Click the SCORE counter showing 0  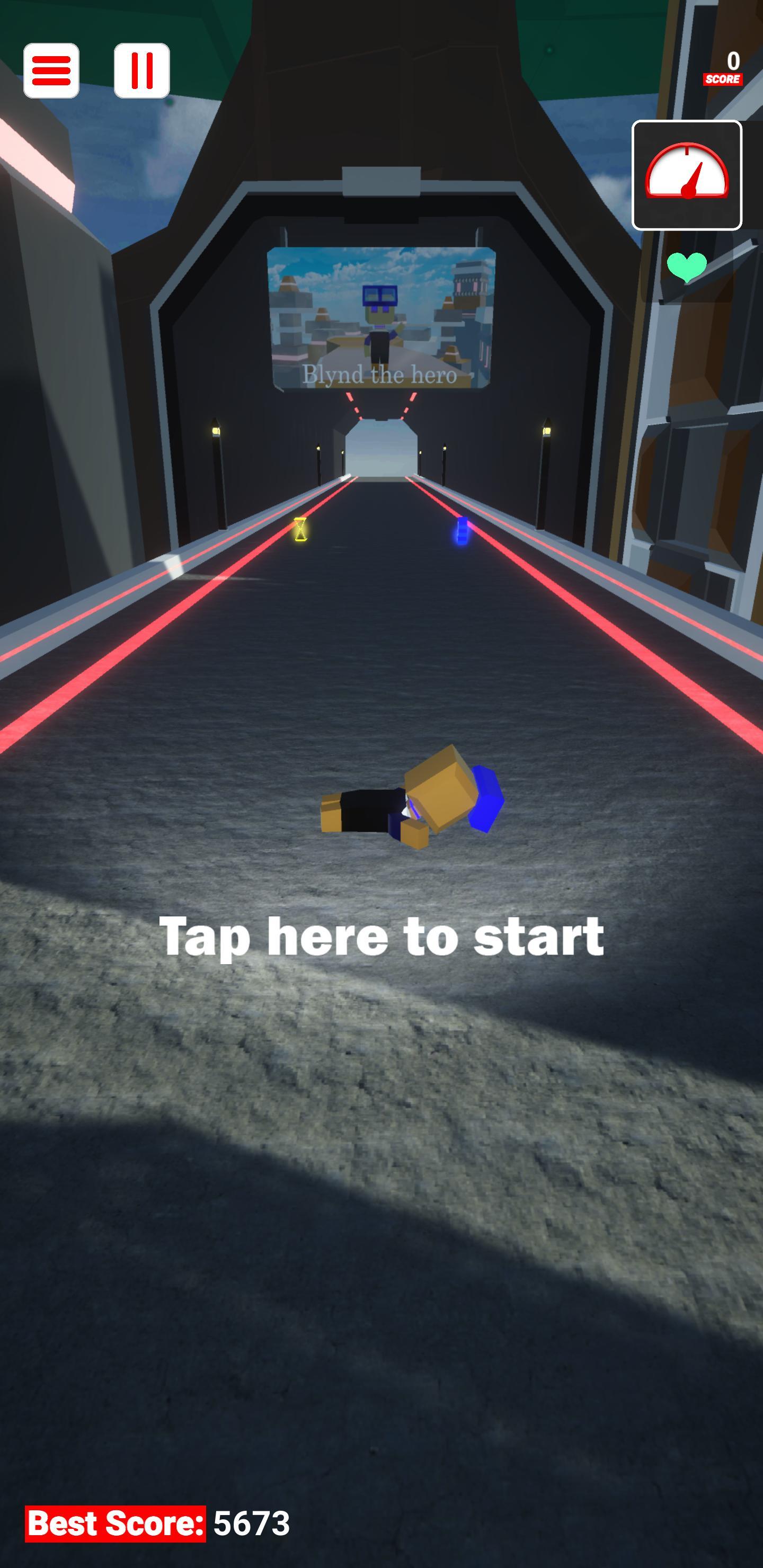(x=733, y=60)
